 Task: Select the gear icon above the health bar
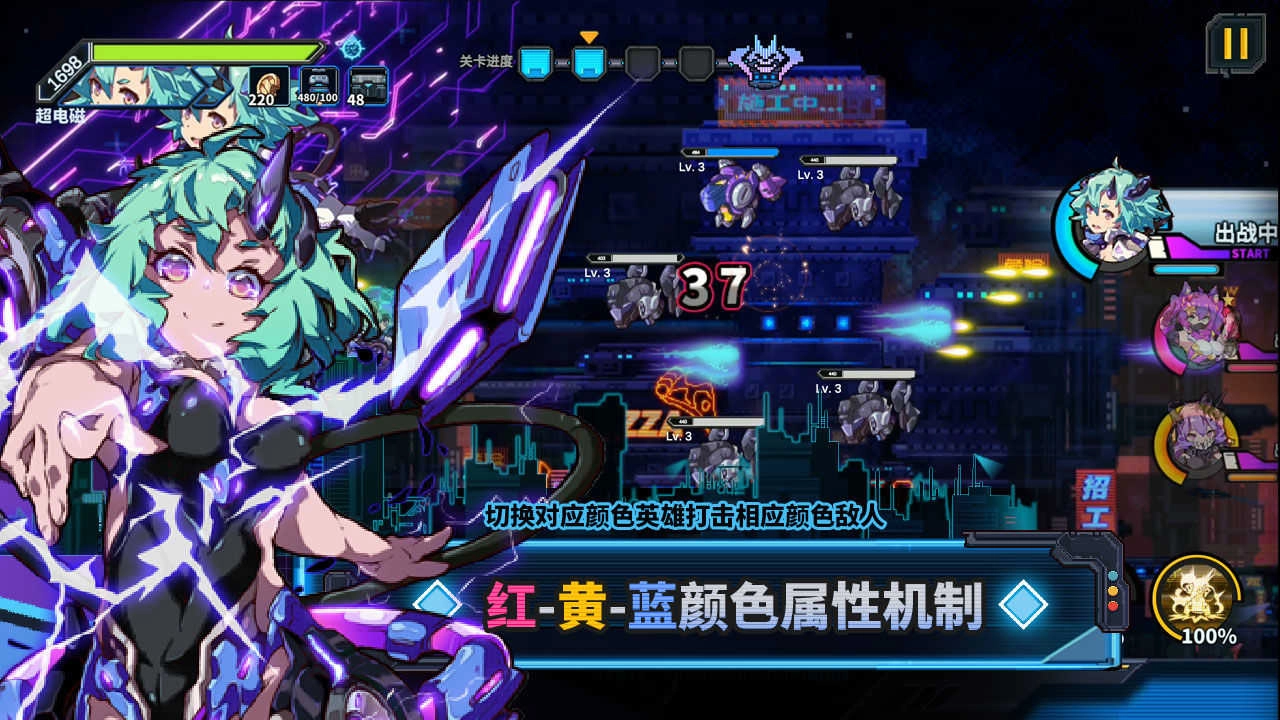[x=351, y=48]
